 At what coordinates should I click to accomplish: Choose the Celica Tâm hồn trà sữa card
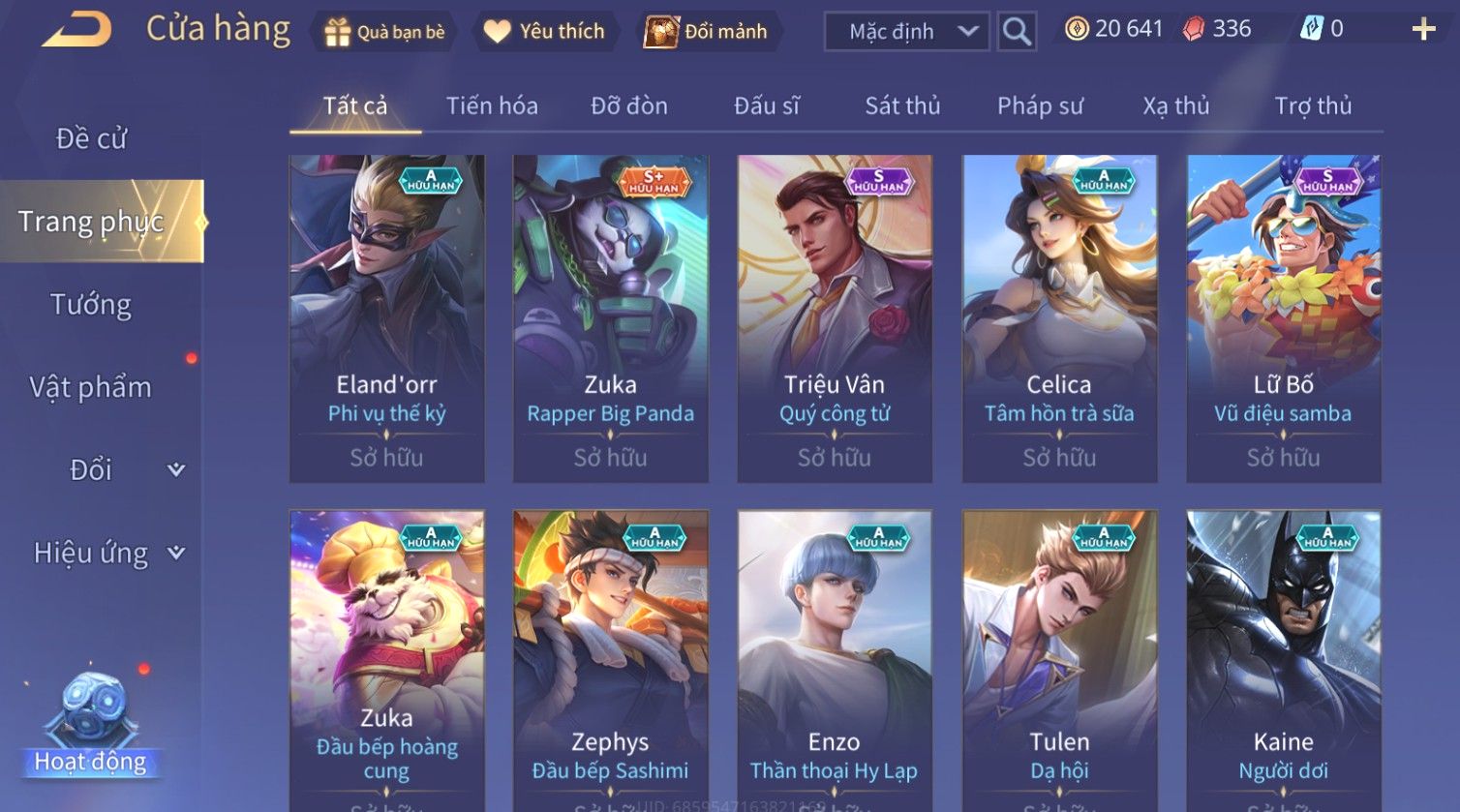tap(1059, 318)
